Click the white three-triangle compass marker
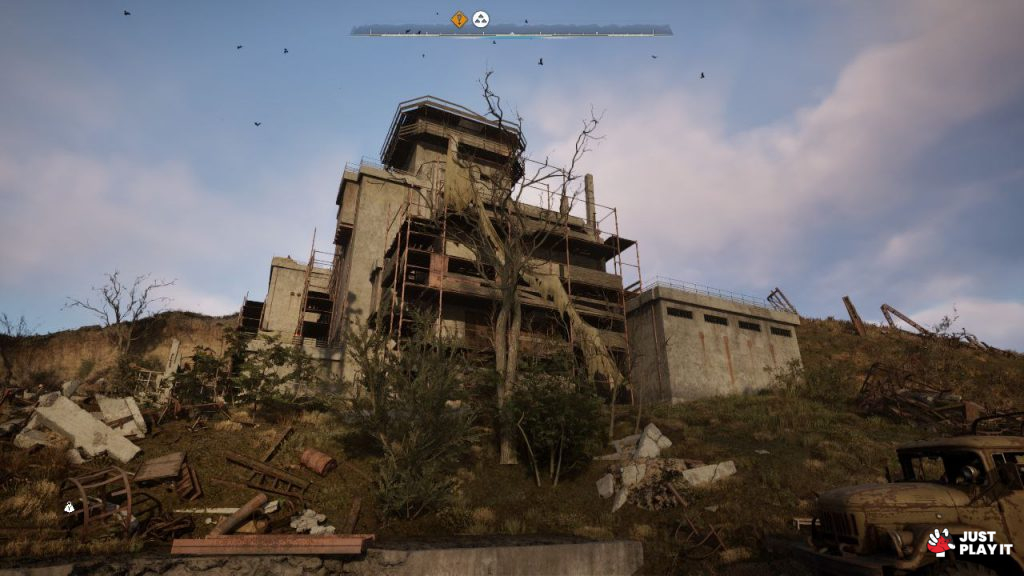 481,18
